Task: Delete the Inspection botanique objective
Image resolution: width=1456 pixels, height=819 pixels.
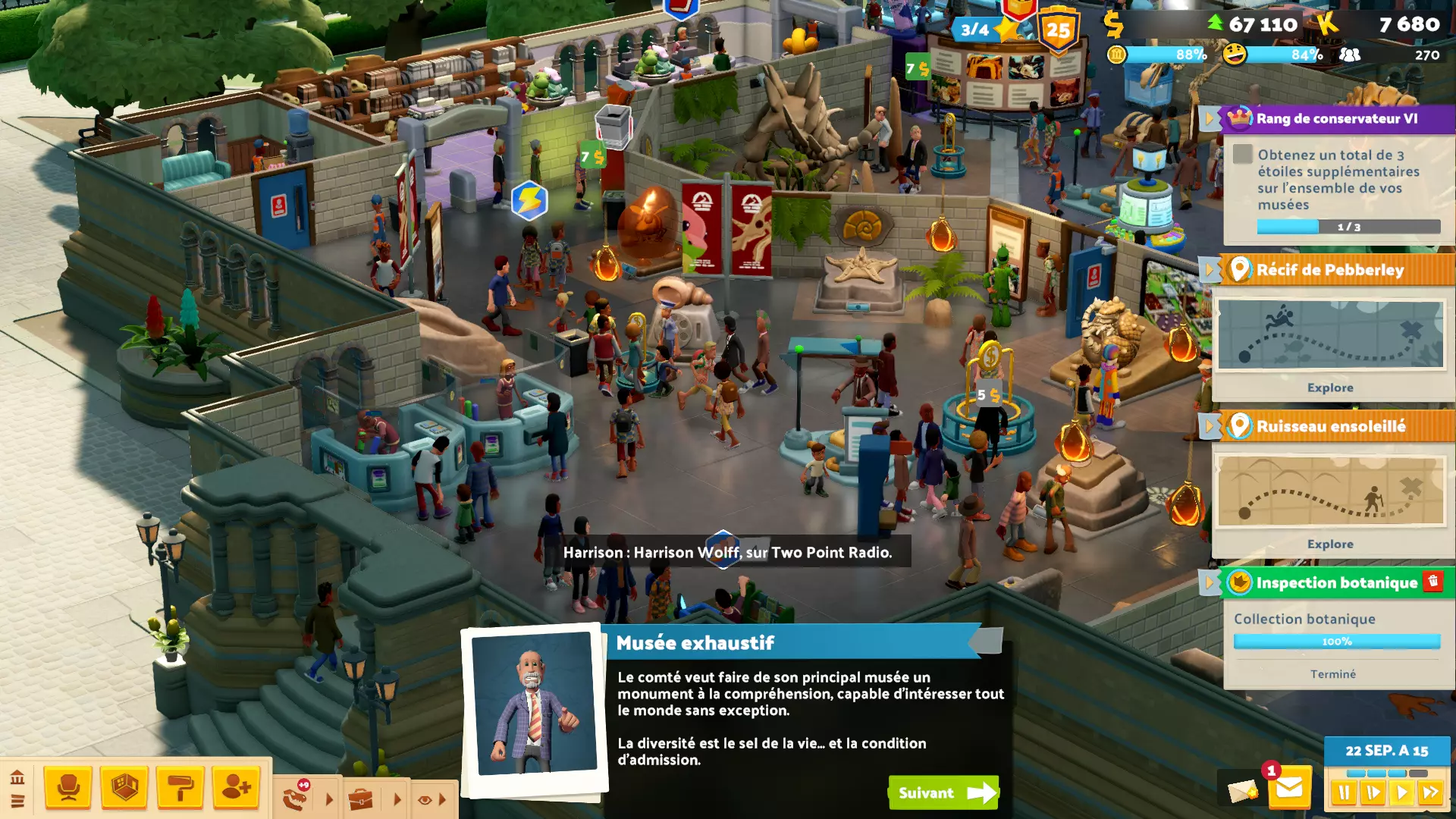Action: pos(1432,581)
